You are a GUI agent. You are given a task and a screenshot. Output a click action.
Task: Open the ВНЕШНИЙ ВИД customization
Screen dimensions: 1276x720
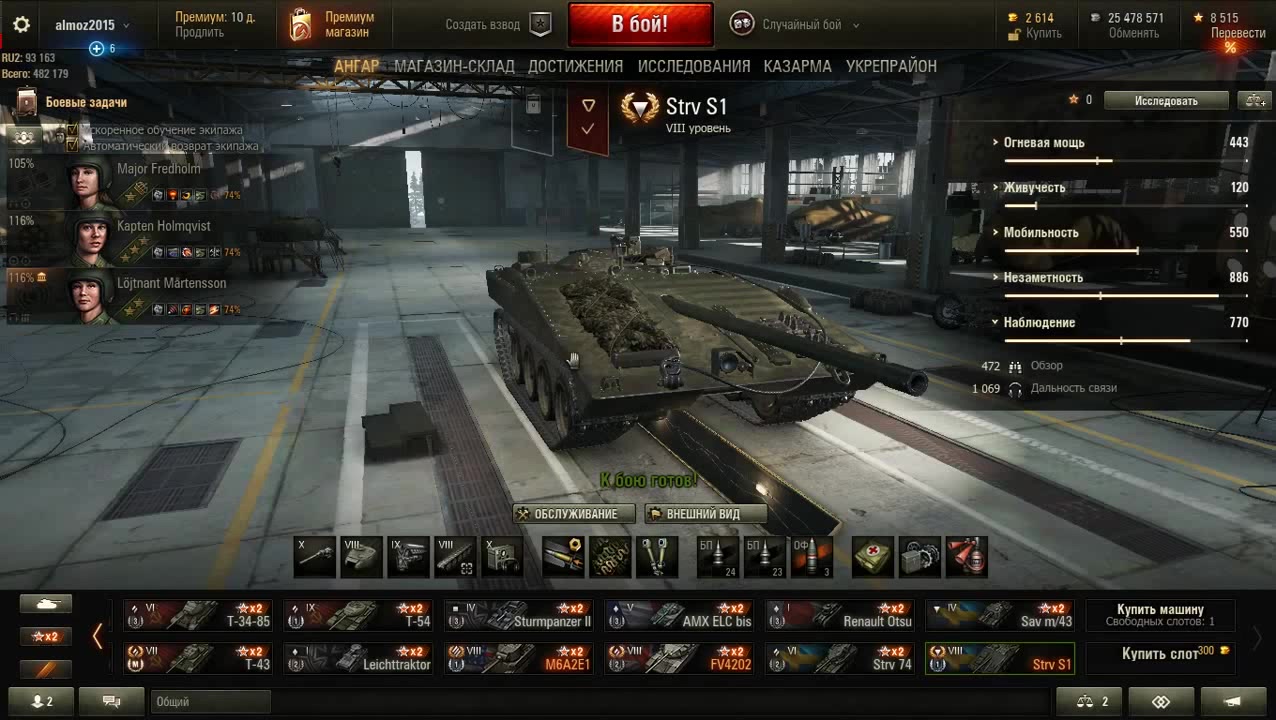(705, 514)
